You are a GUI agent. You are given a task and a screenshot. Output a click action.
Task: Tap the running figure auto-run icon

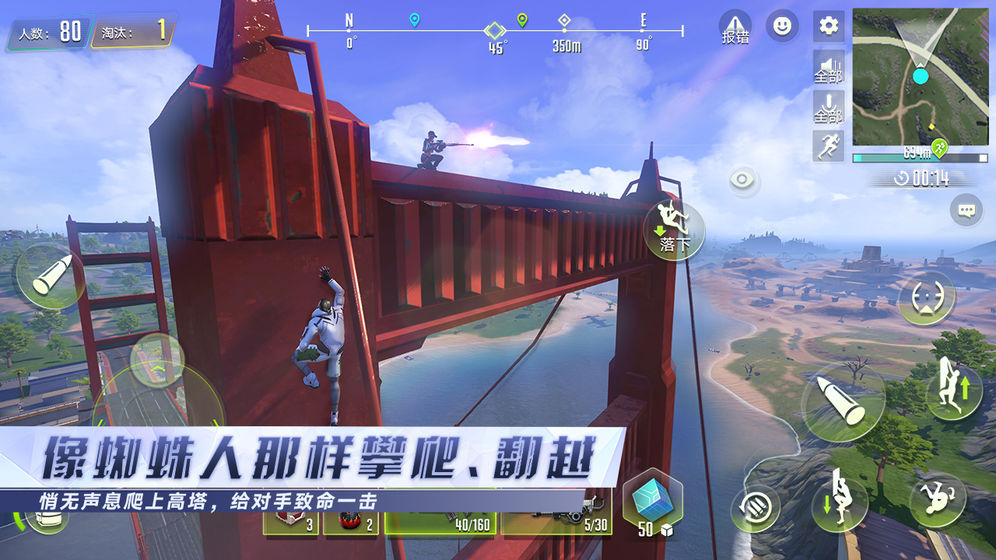(828, 145)
